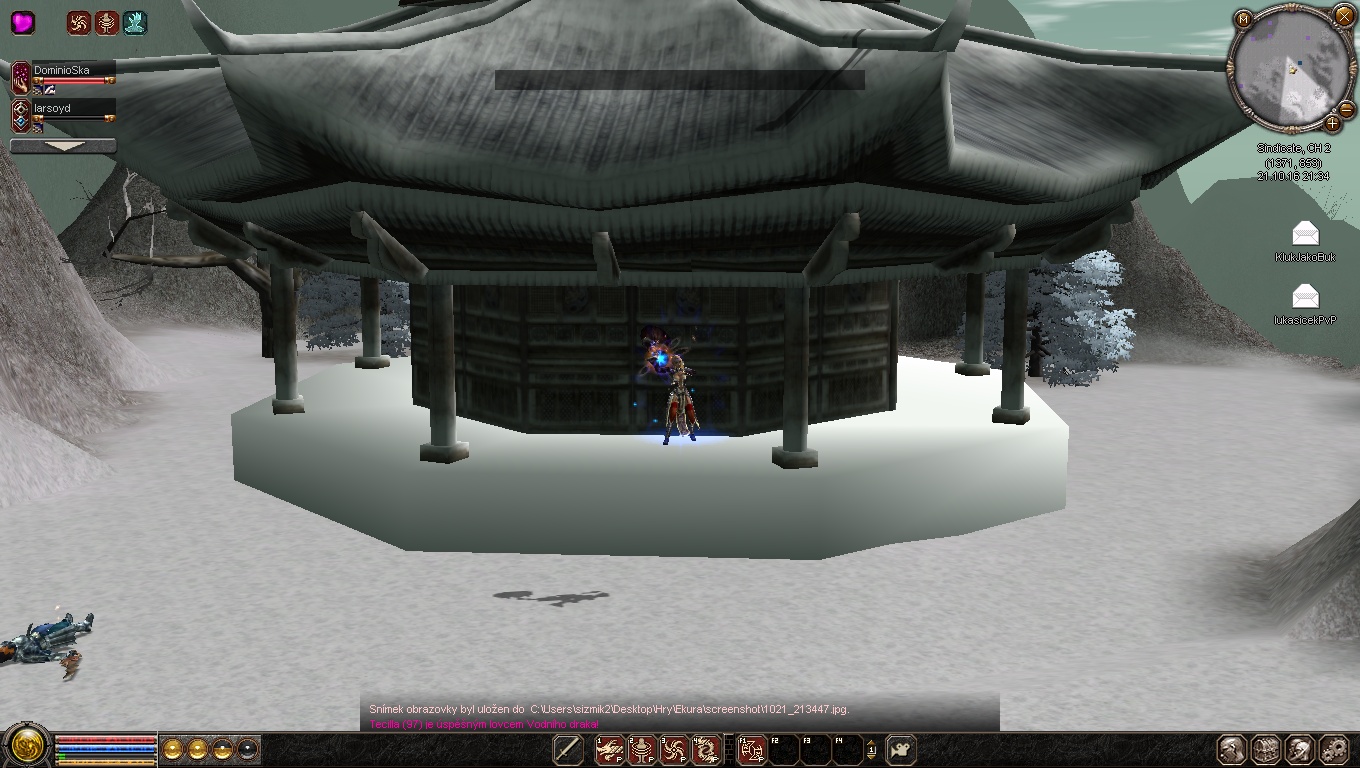The height and width of the screenshot is (768, 1360).
Task: Activate the F1 quickslot skill
Action: click(x=751, y=749)
